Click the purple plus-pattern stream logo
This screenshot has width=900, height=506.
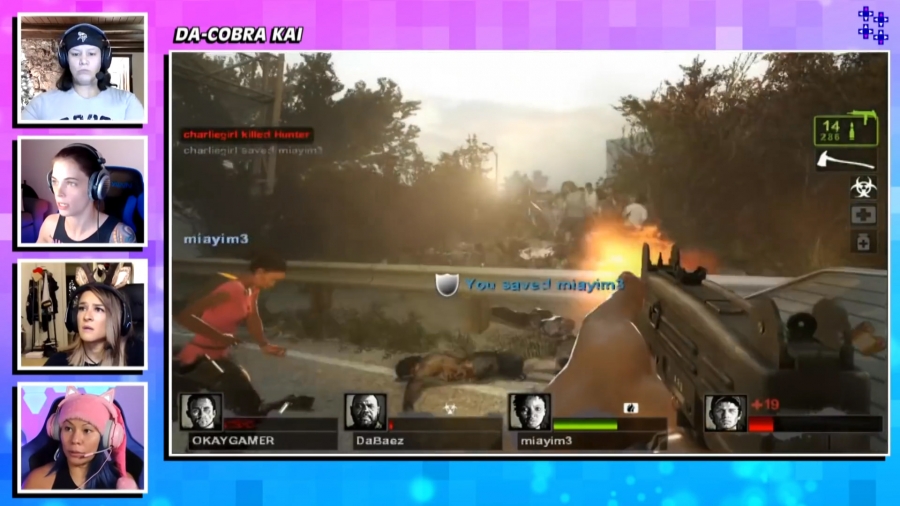(873, 25)
